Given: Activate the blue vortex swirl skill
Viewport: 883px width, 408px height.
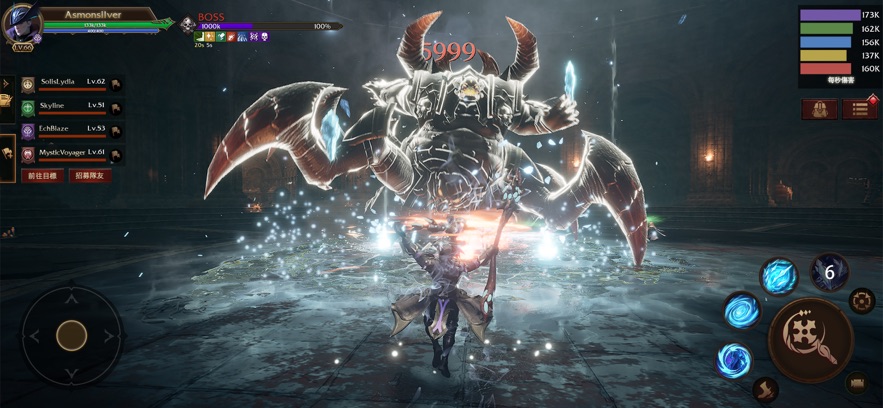Looking at the screenshot, I should coord(741,311).
